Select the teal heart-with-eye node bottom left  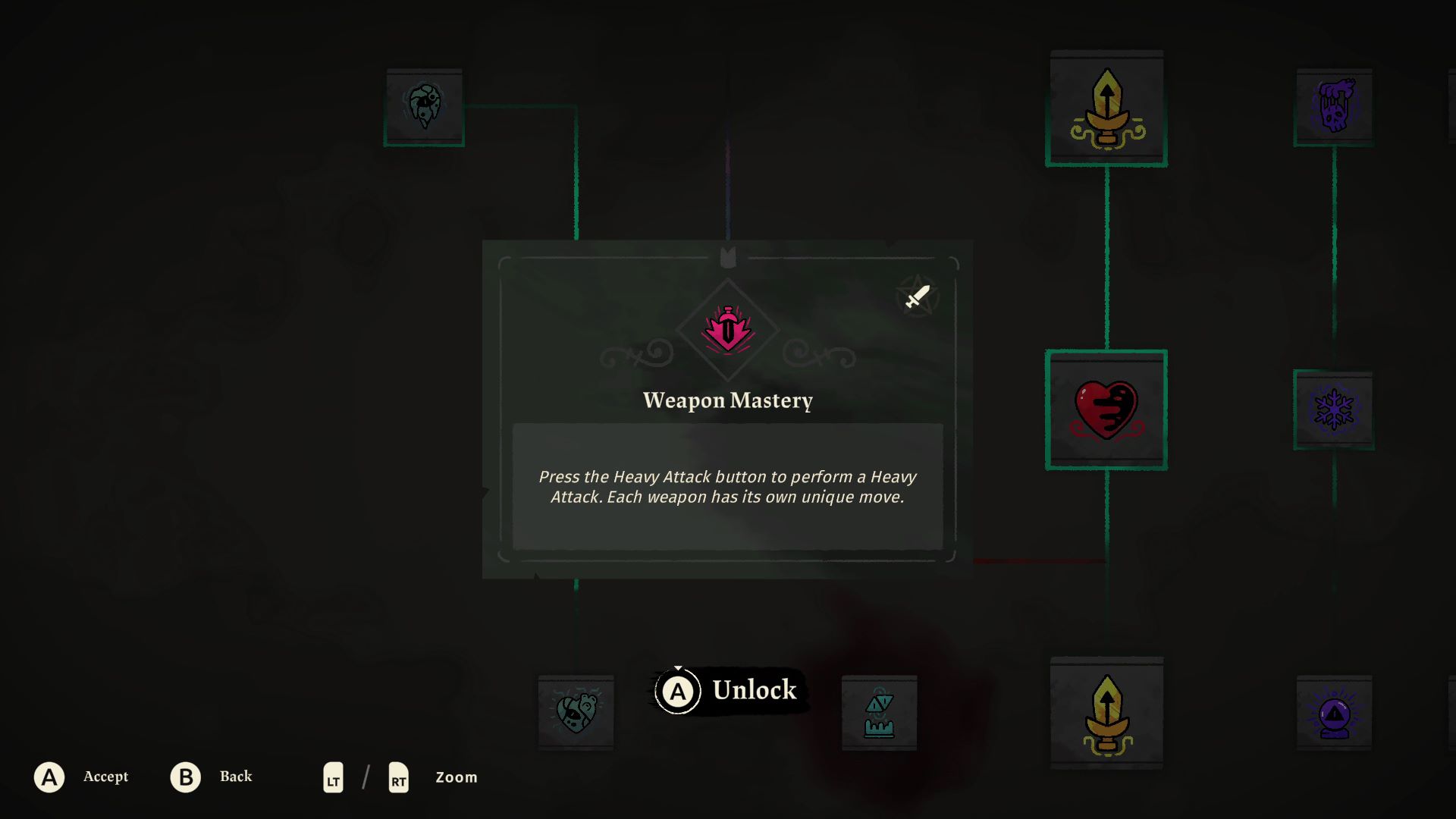click(575, 713)
